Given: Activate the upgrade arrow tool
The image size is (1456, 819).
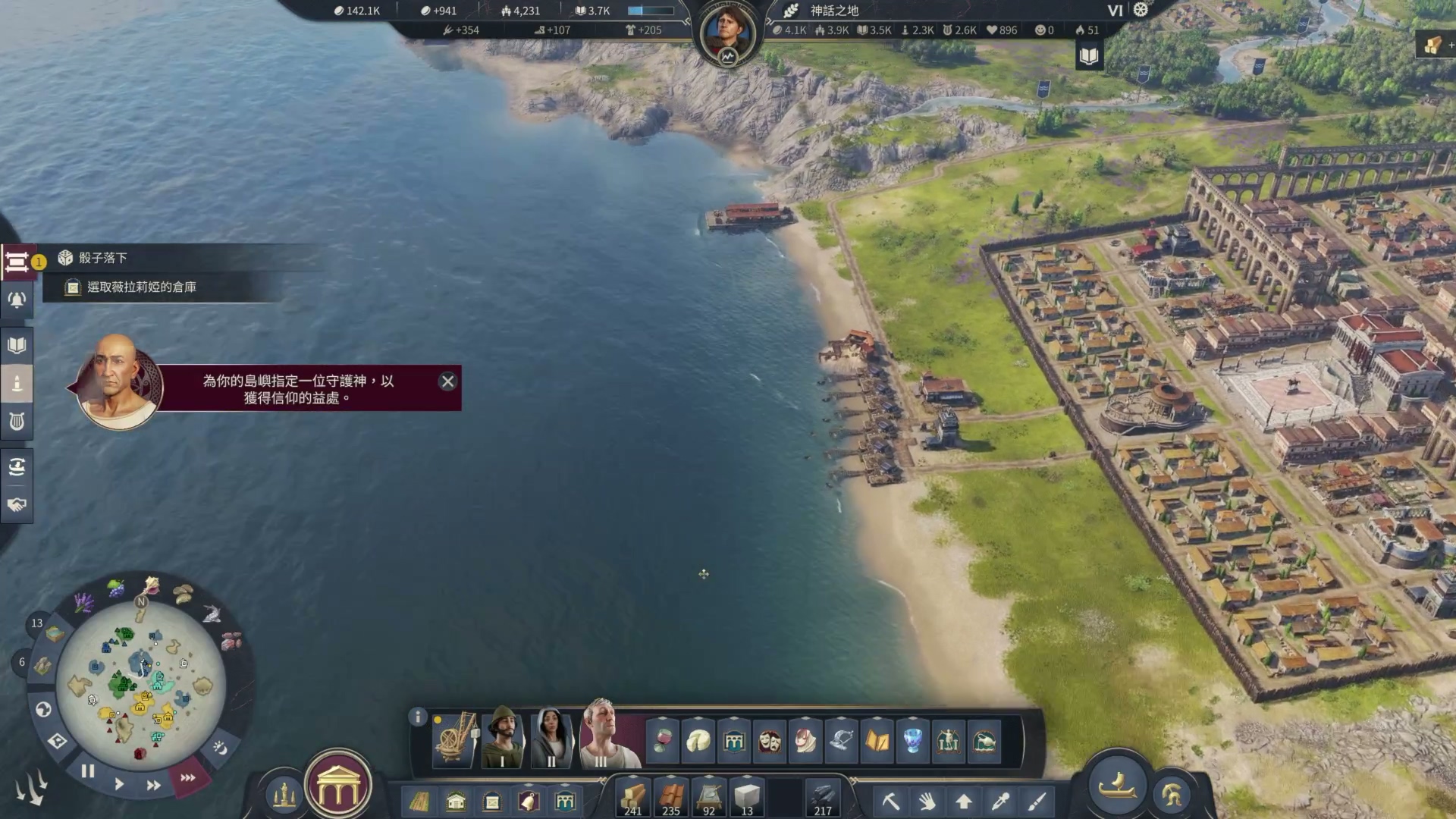Looking at the screenshot, I should pyautogui.click(x=964, y=801).
